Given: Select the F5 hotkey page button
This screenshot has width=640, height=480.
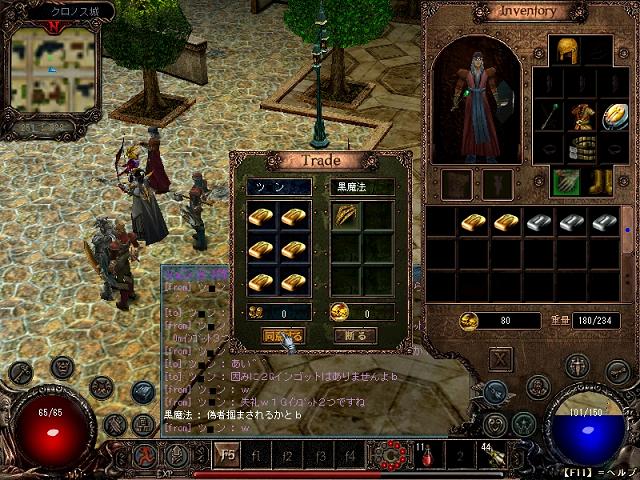Looking at the screenshot, I should (227, 455).
